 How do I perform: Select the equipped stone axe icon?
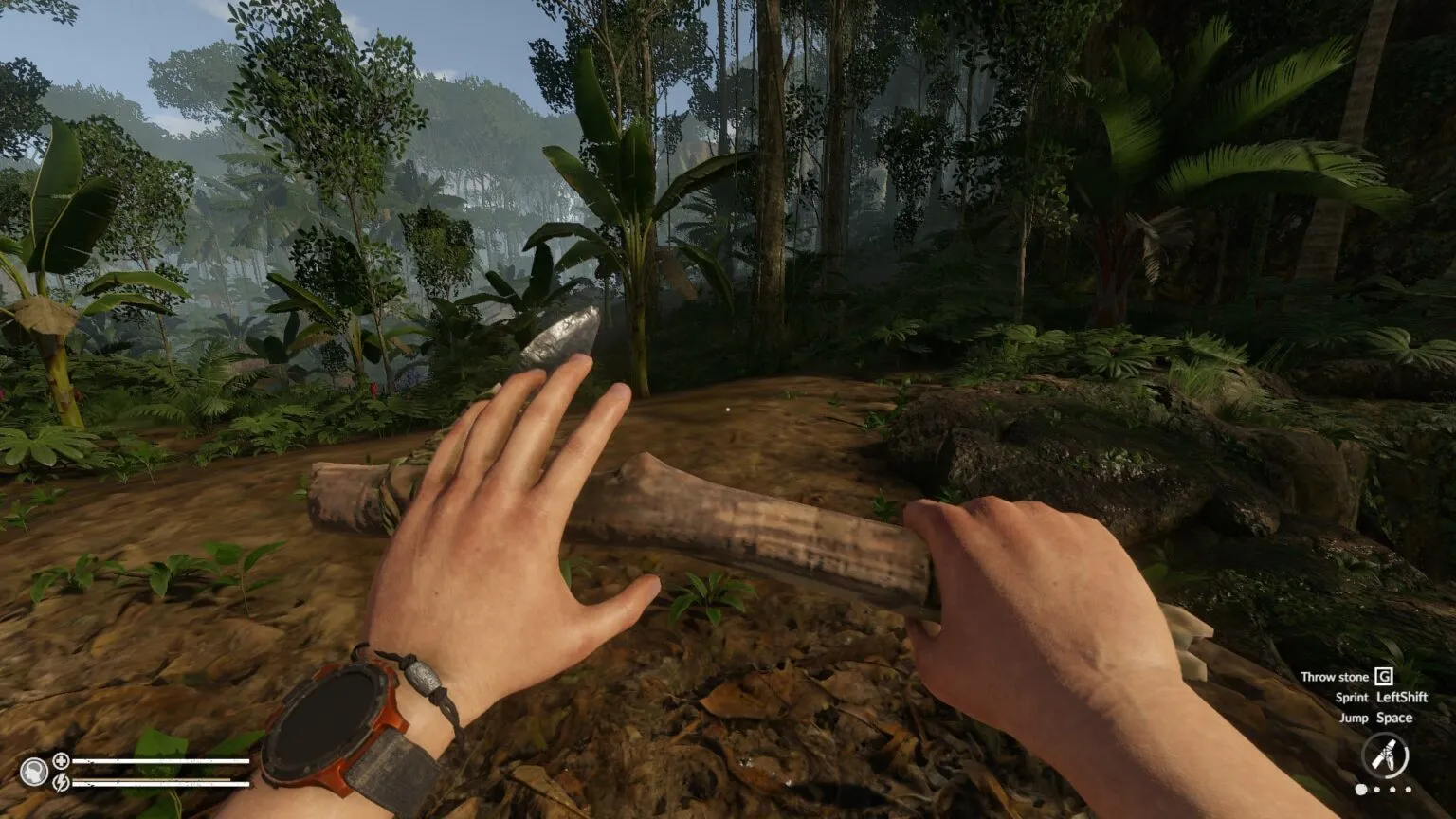pyautogui.click(x=1385, y=755)
